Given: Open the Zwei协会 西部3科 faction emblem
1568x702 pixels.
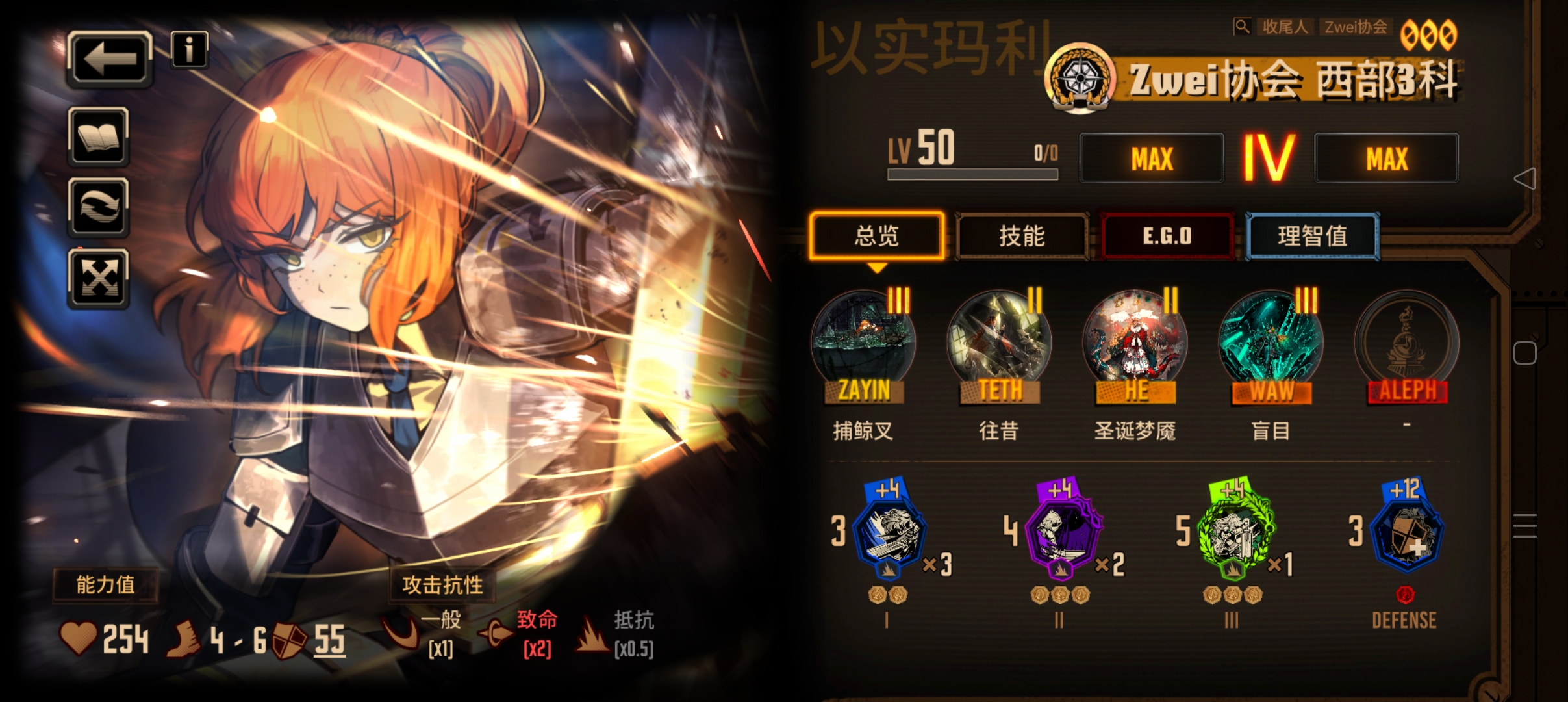Looking at the screenshot, I should click(x=1082, y=78).
